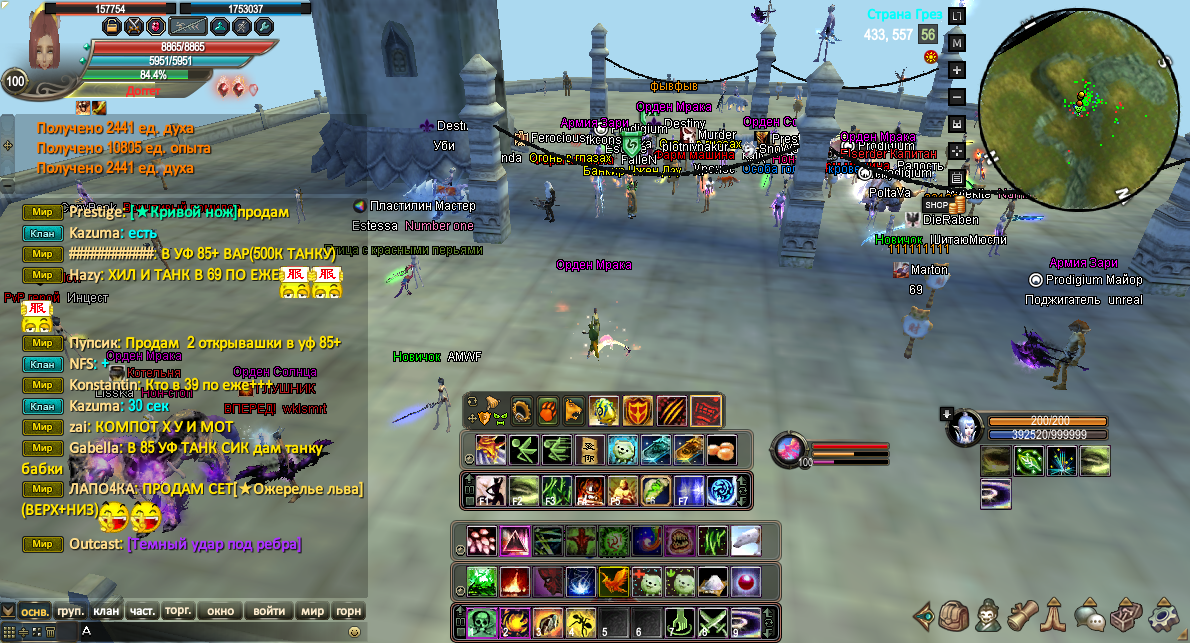Screen dimensions: 1190x643
Task: Use the white polar bear icon
Action: tap(745, 541)
